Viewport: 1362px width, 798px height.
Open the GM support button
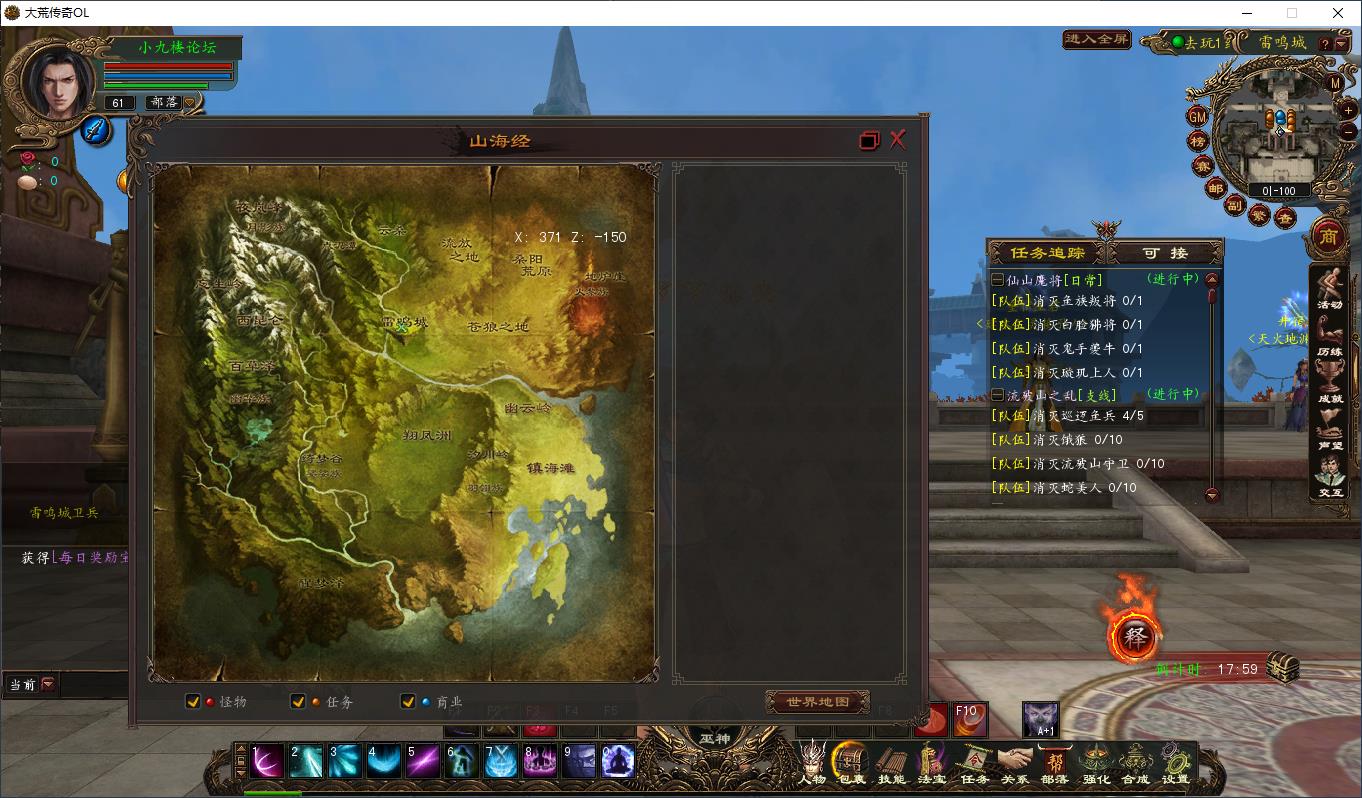[x=1197, y=116]
